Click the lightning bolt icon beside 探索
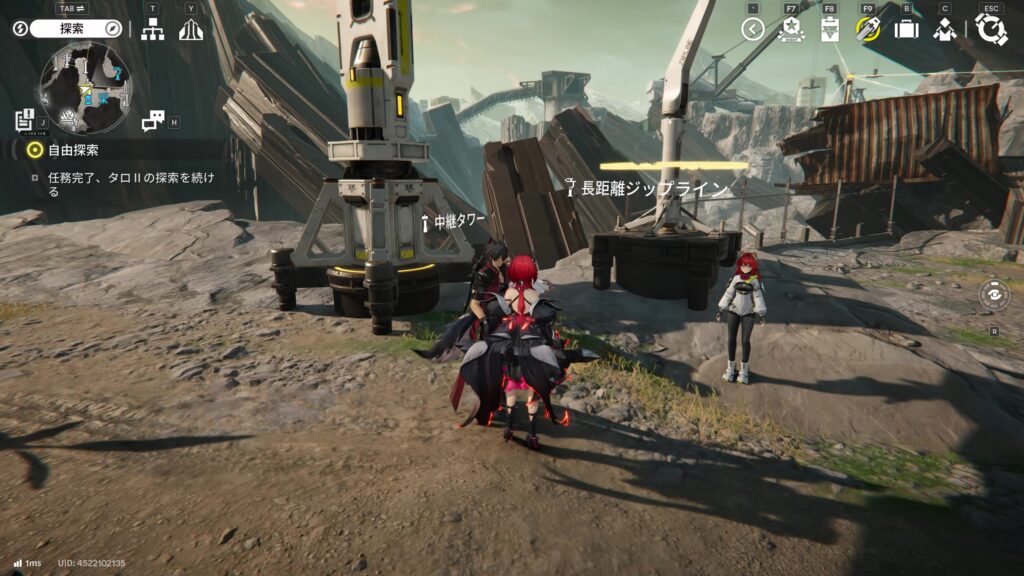Viewport: 1024px width, 576px height. pyautogui.click(x=20, y=29)
